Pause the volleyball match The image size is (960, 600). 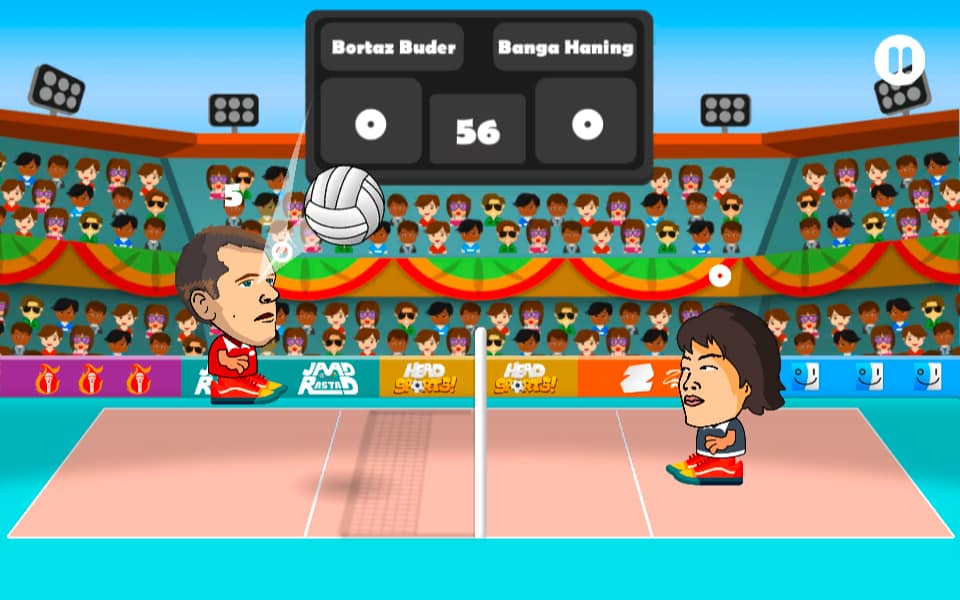tap(899, 60)
